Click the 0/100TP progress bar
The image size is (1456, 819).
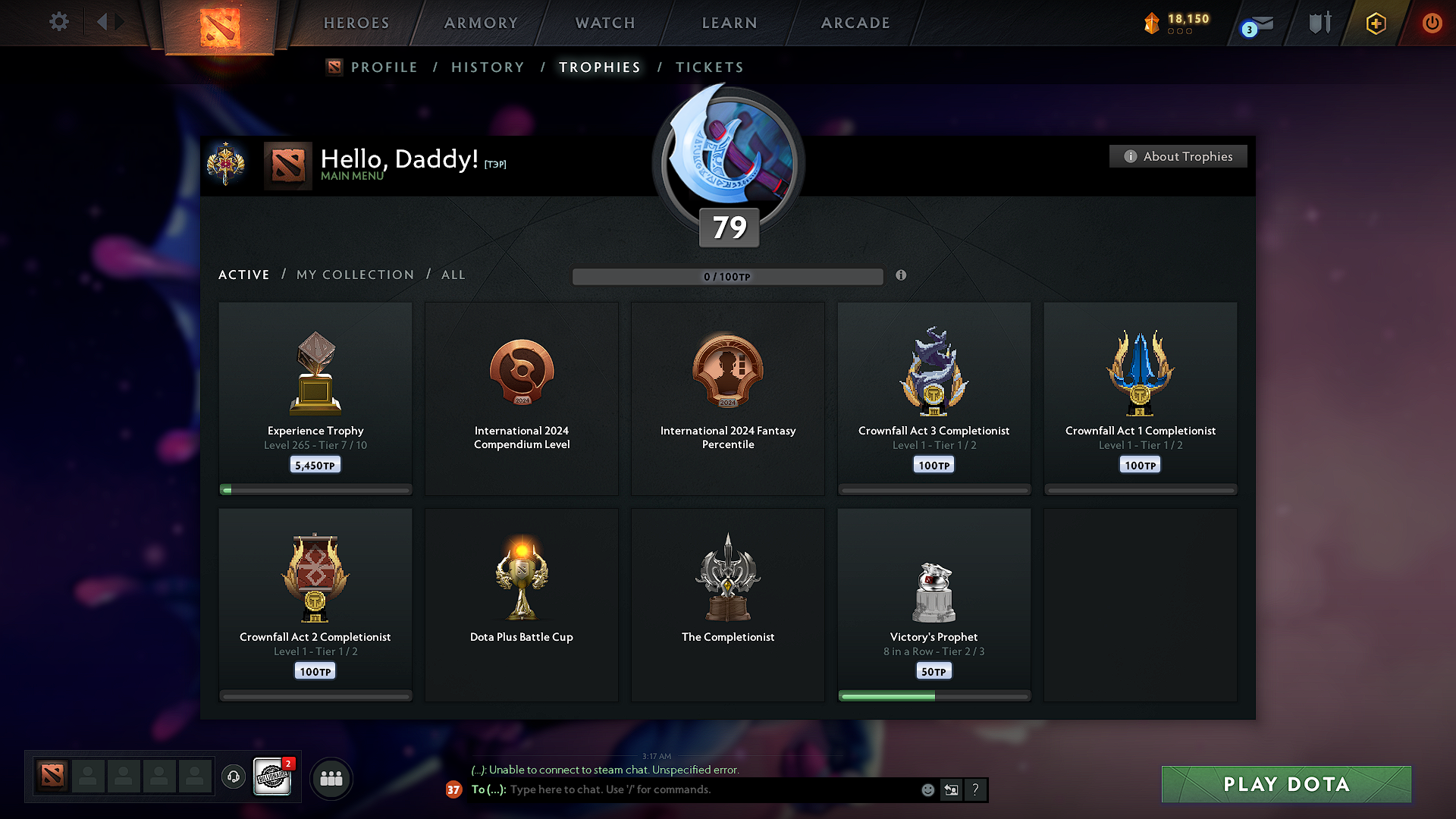[x=728, y=276]
